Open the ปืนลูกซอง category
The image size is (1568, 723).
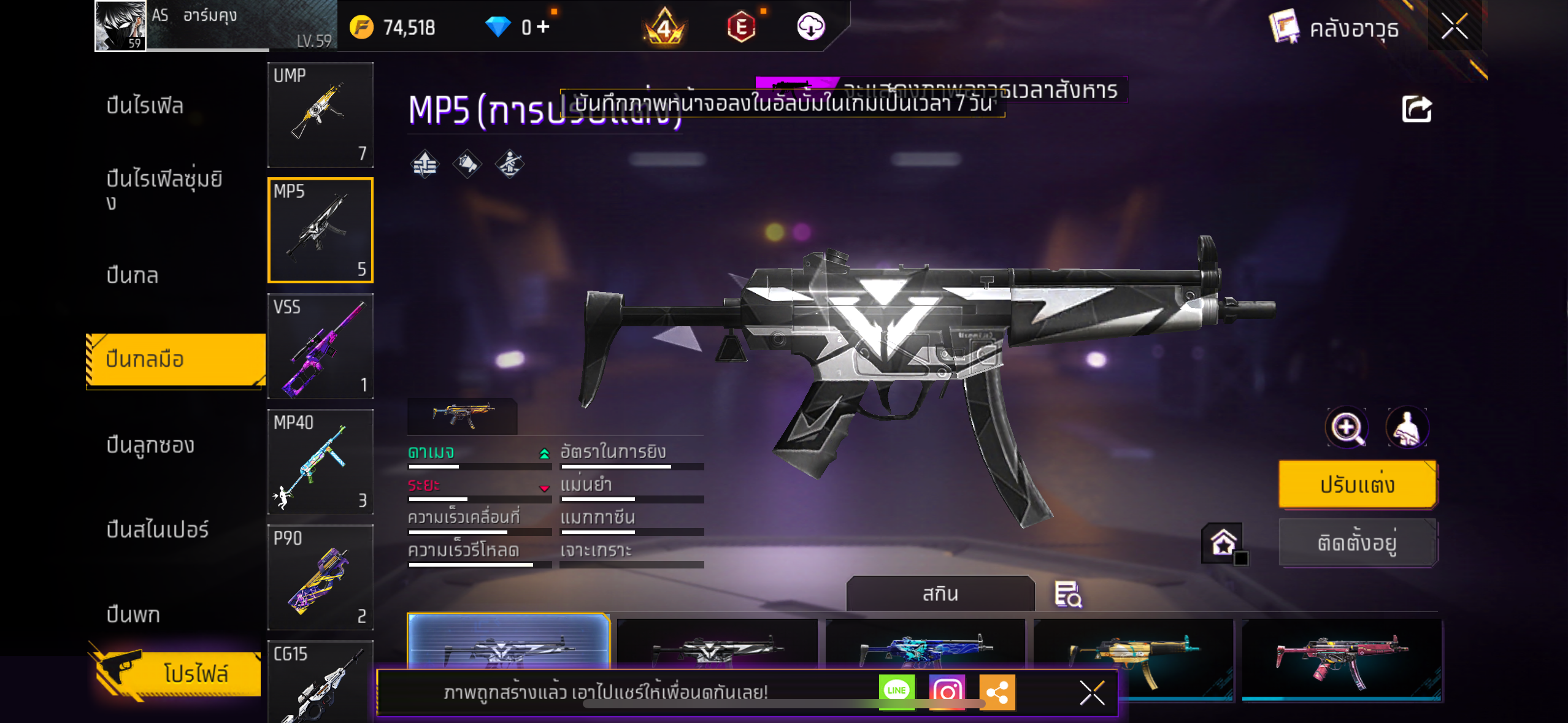[150, 445]
